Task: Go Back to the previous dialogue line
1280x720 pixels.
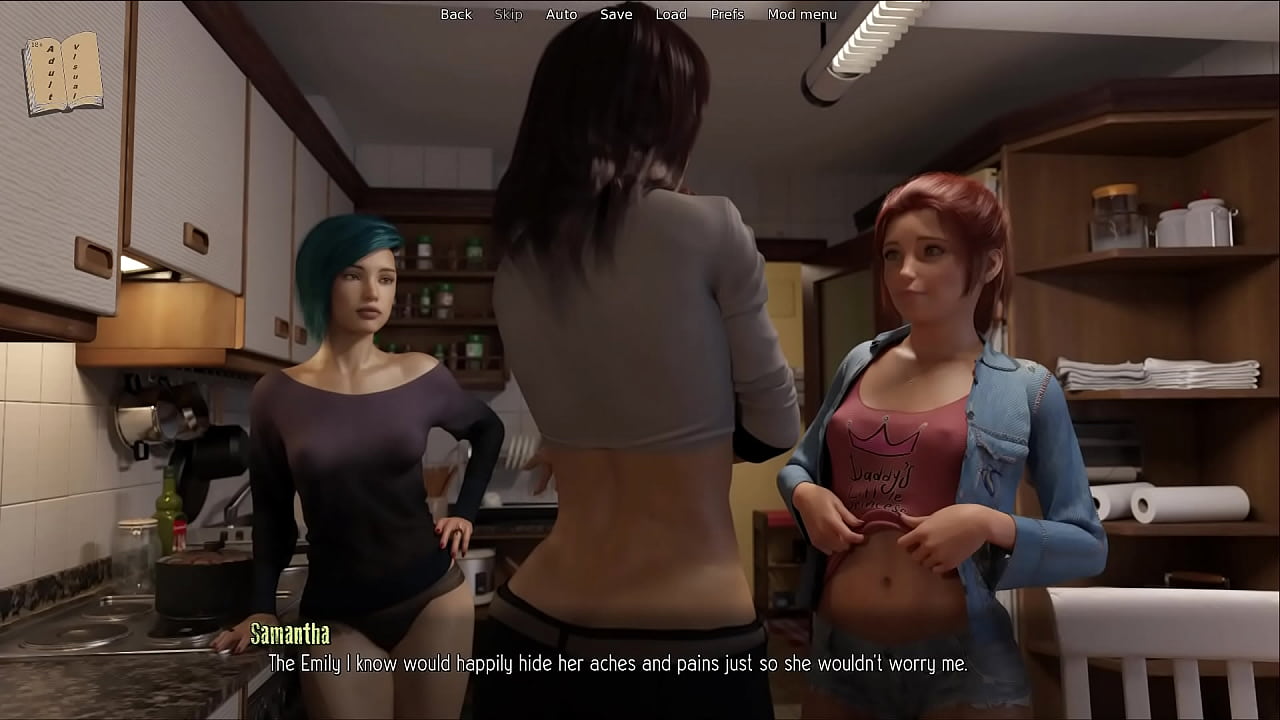Action: 456,14
